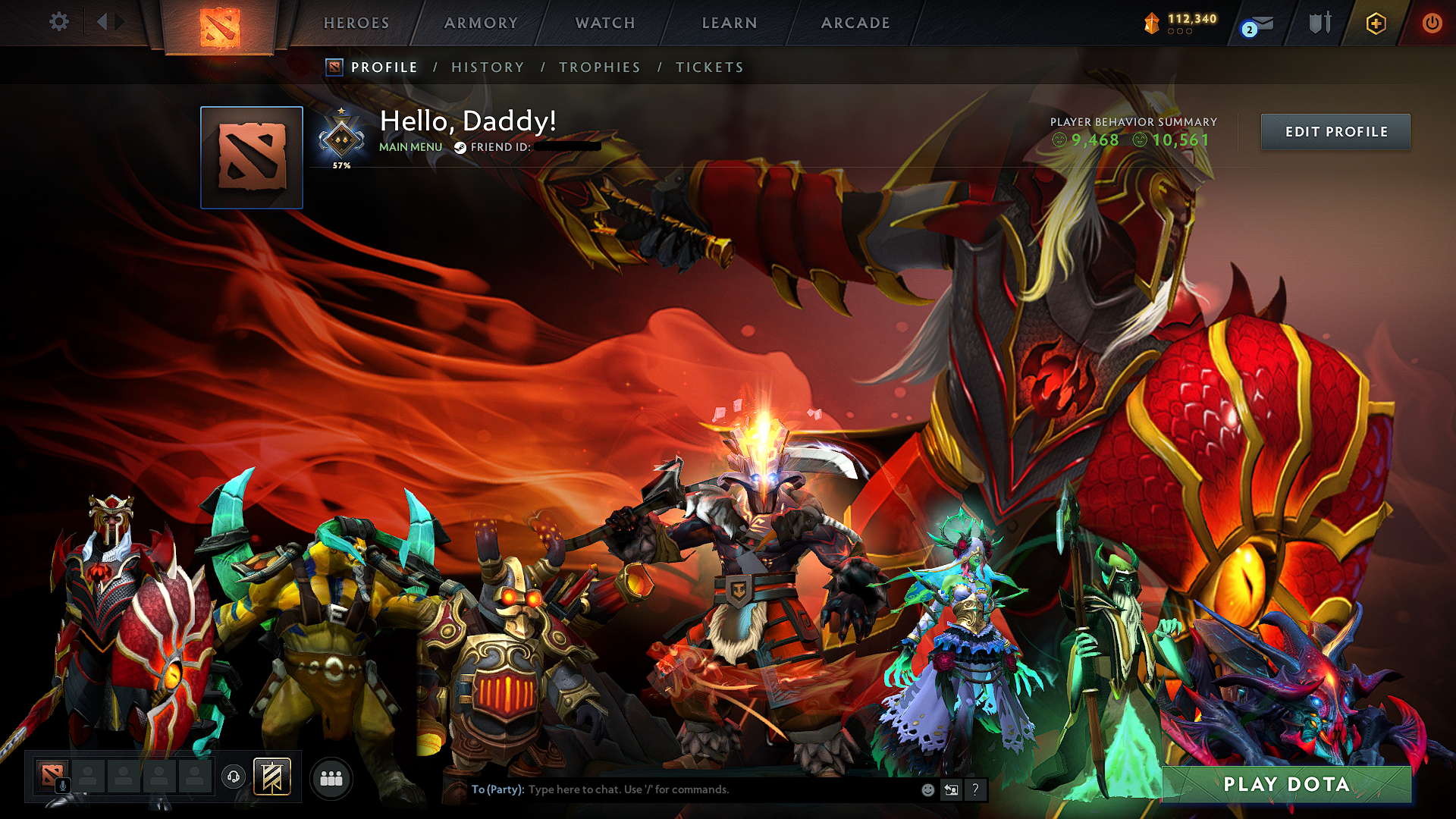The height and width of the screenshot is (819, 1456).
Task: Toggle party voice with the headset icon
Action: click(x=234, y=777)
